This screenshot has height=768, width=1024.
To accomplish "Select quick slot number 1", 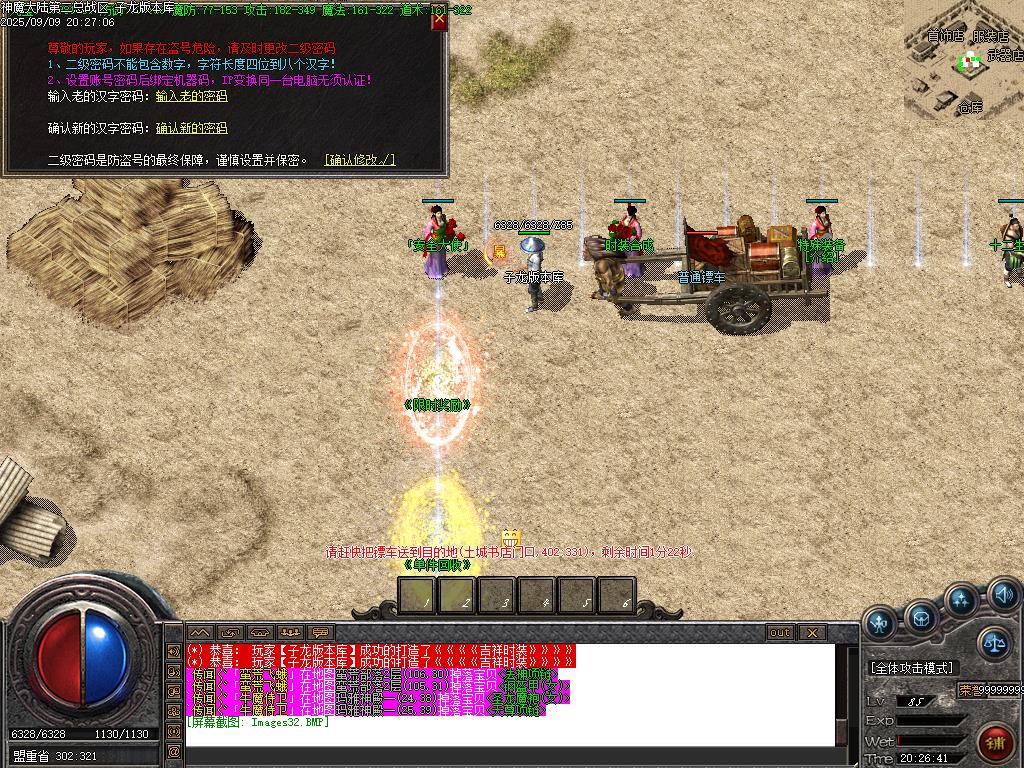I will click(x=418, y=596).
